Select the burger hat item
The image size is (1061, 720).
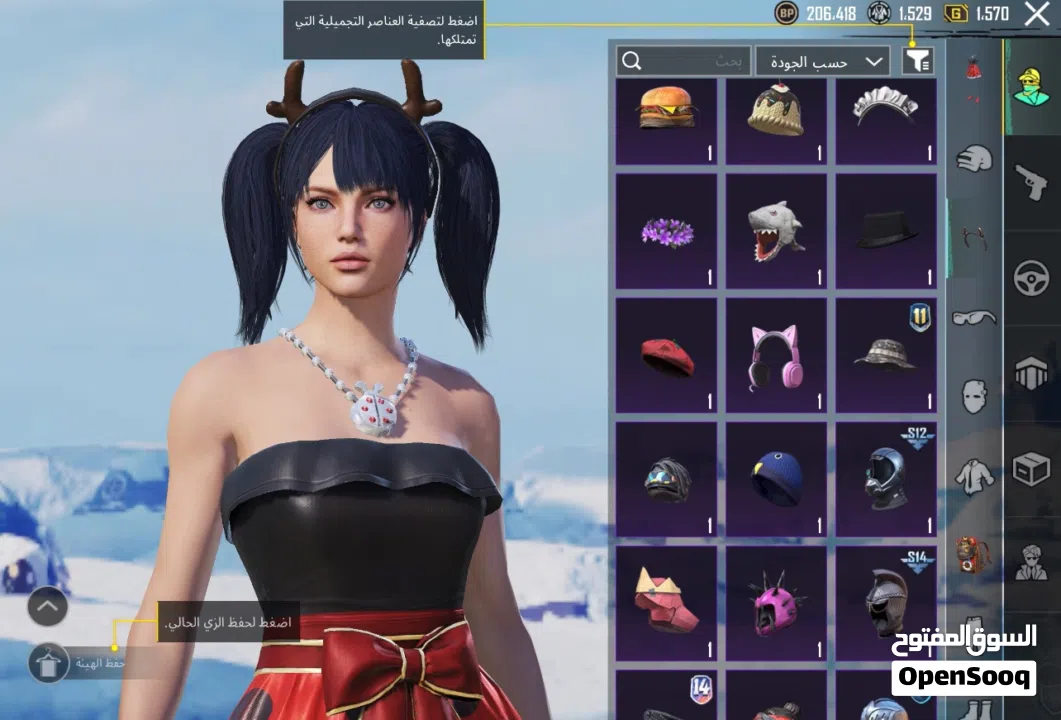[666, 120]
